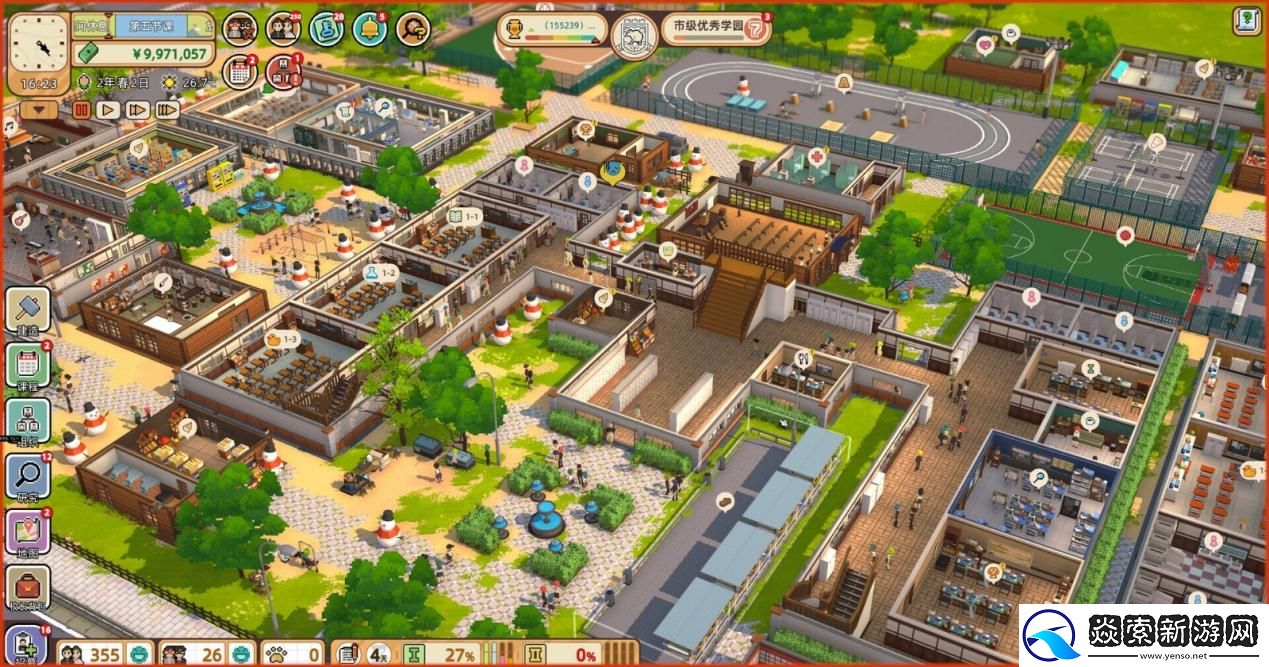Open the teal key icon with 28 badge
The height and width of the screenshot is (667, 1269).
pos(326,29)
